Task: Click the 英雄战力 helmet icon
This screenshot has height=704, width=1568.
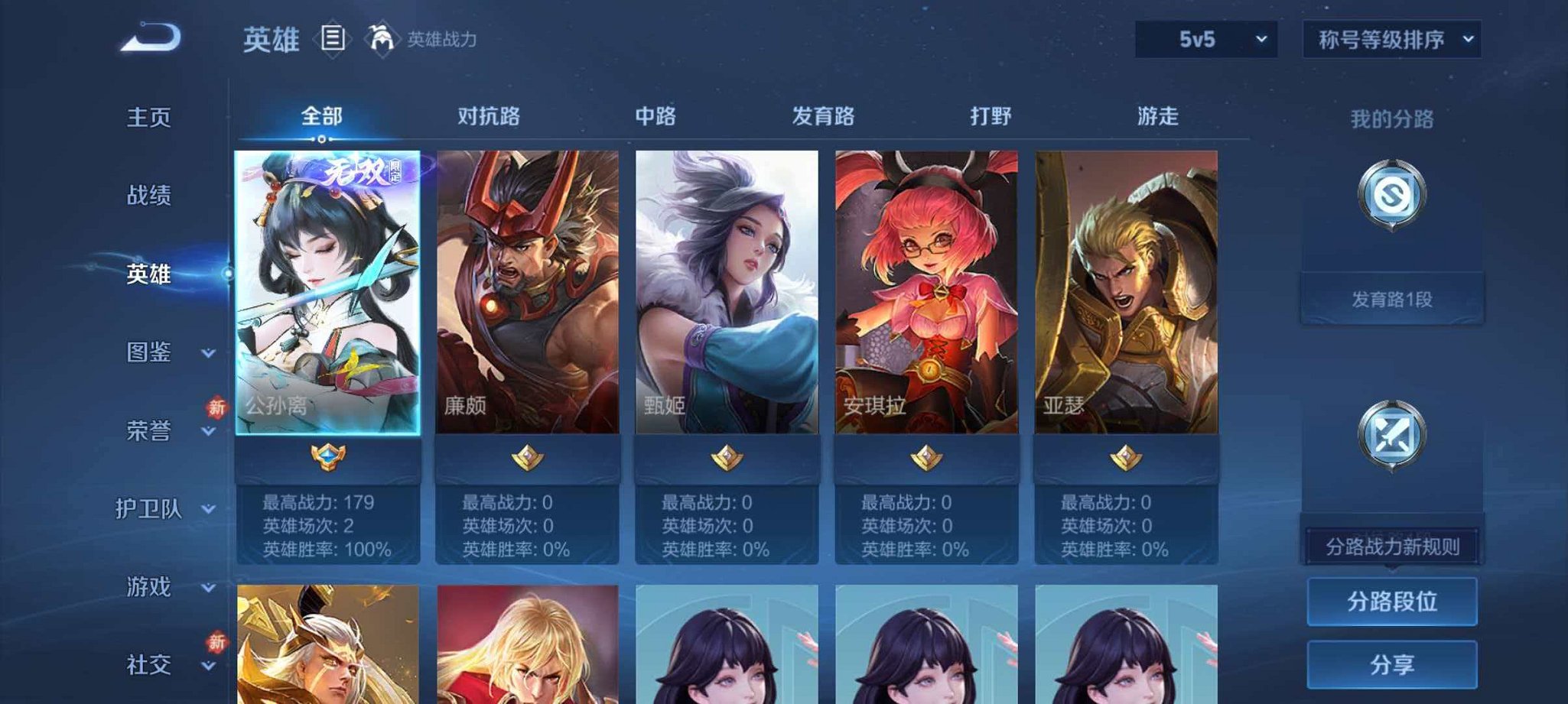Action: (x=381, y=37)
